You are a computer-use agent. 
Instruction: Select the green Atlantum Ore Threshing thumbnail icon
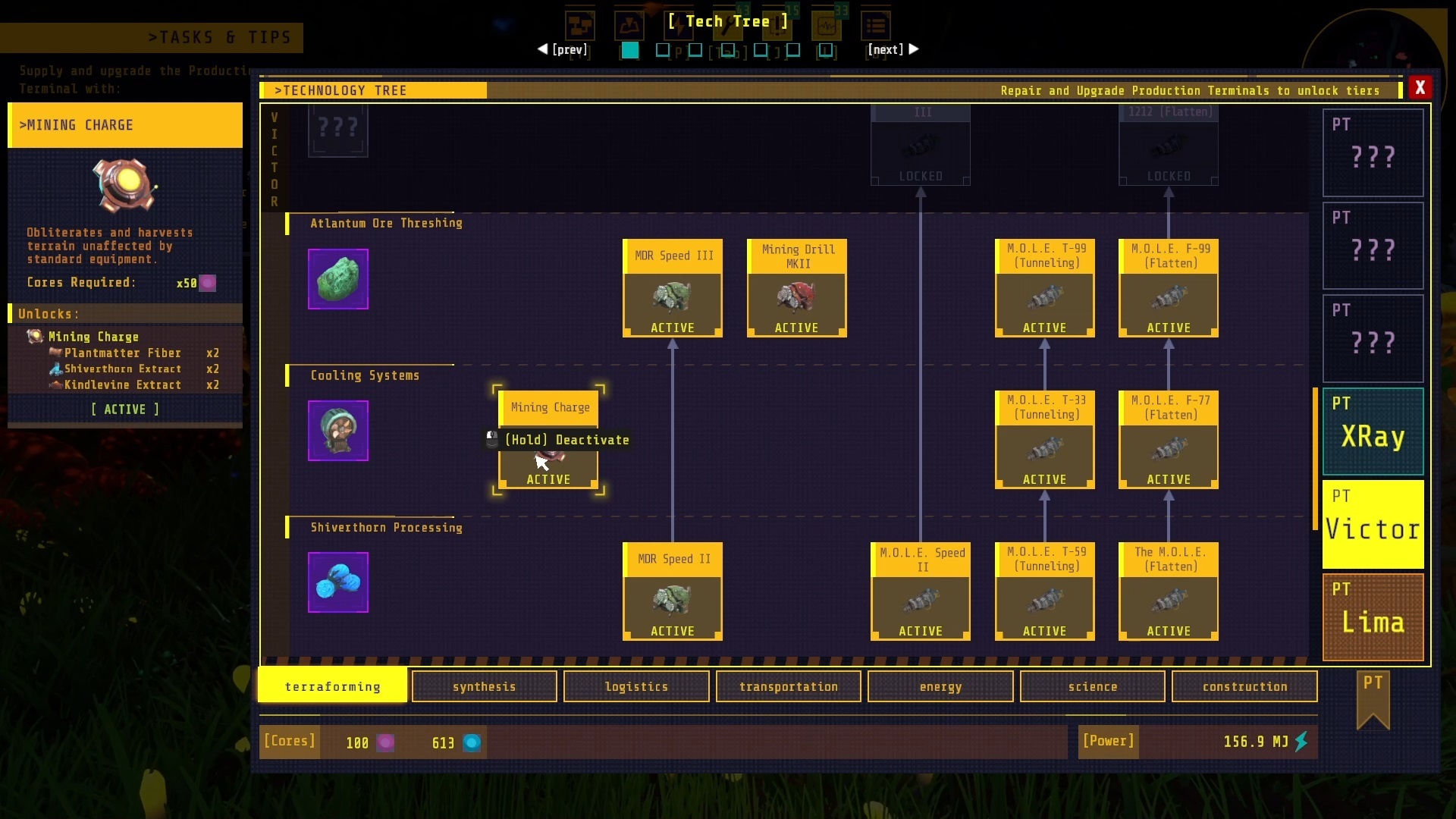337,278
